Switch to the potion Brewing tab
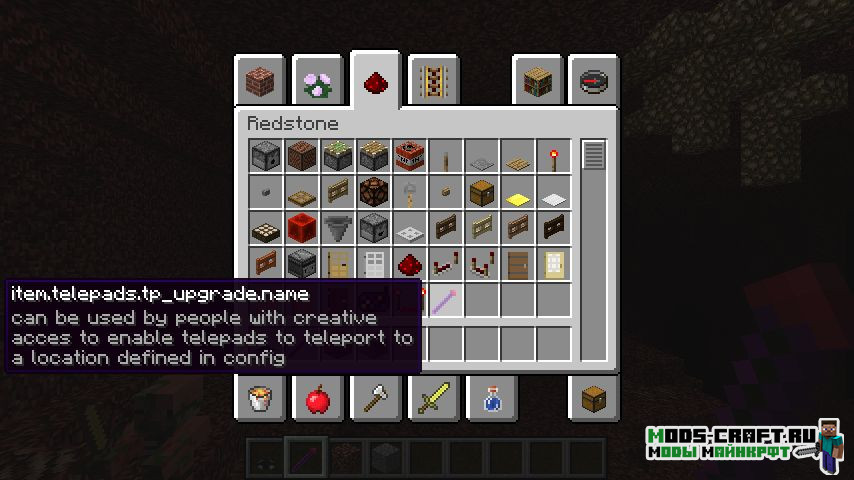Viewport: 854px width, 480px height. pos(491,400)
